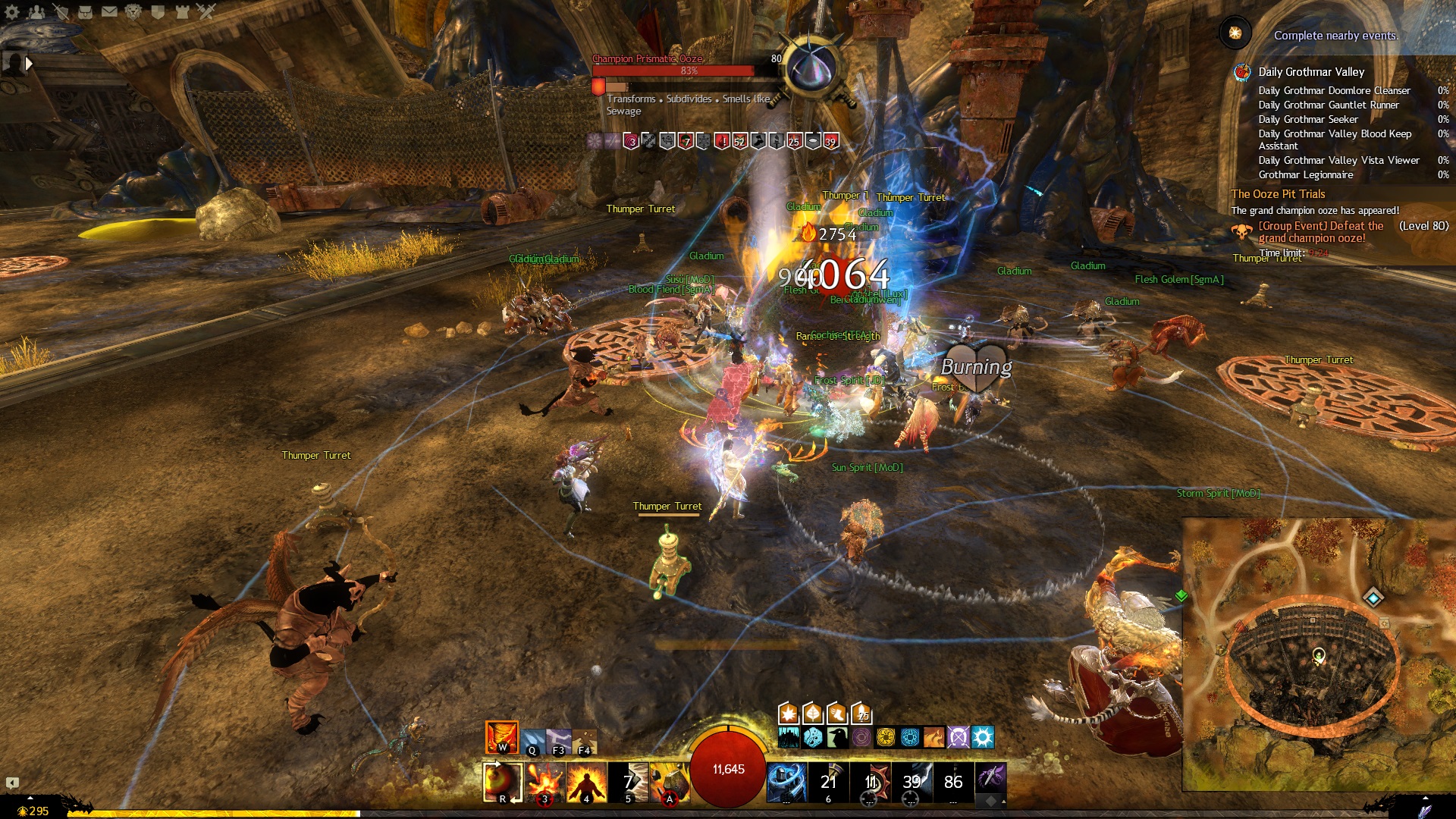
Task: Expand the party panel arrow
Action: pos(29,64)
